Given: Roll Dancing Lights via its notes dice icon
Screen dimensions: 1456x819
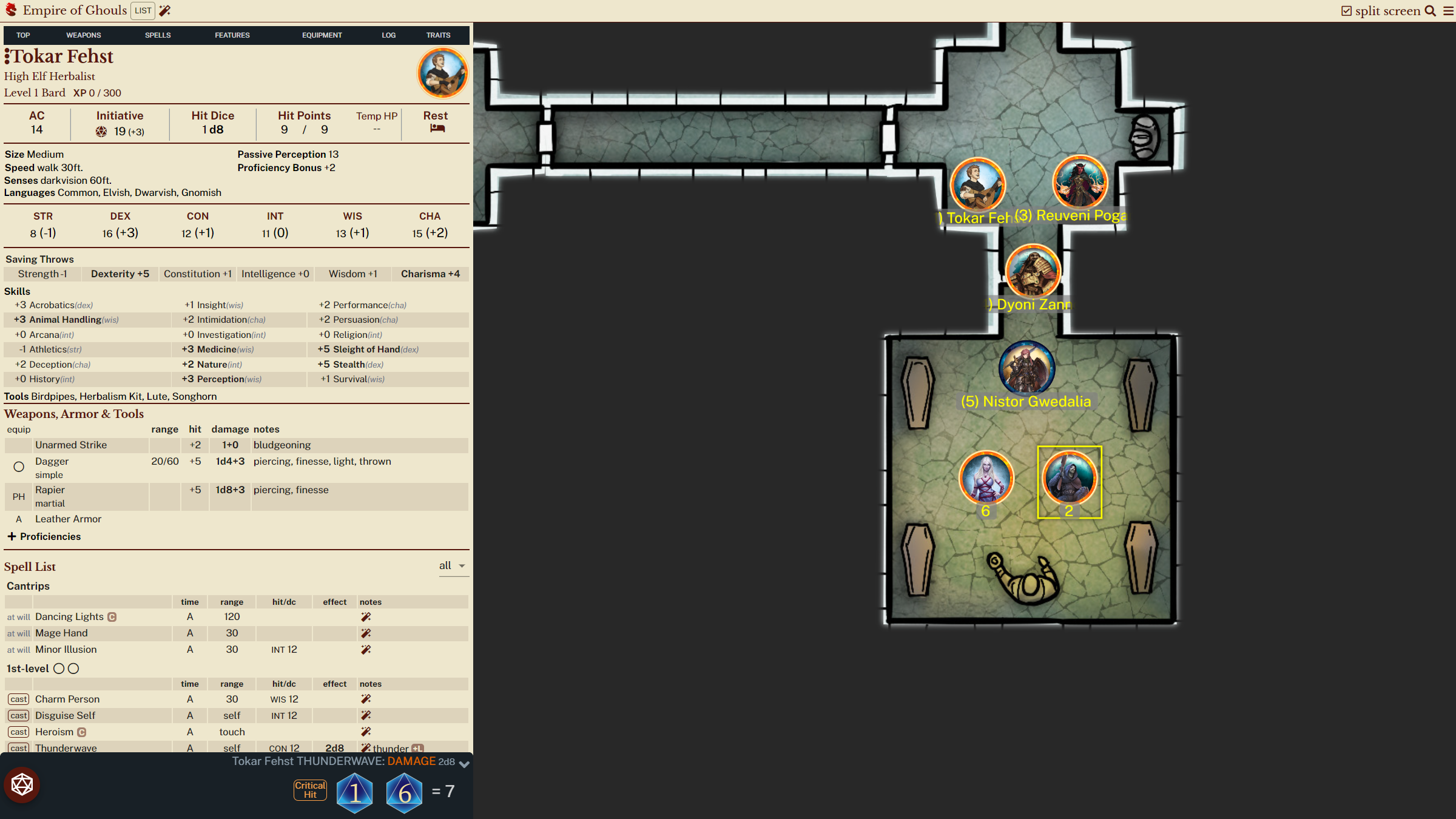Looking at the screenshot, I should tap(366, 616).
